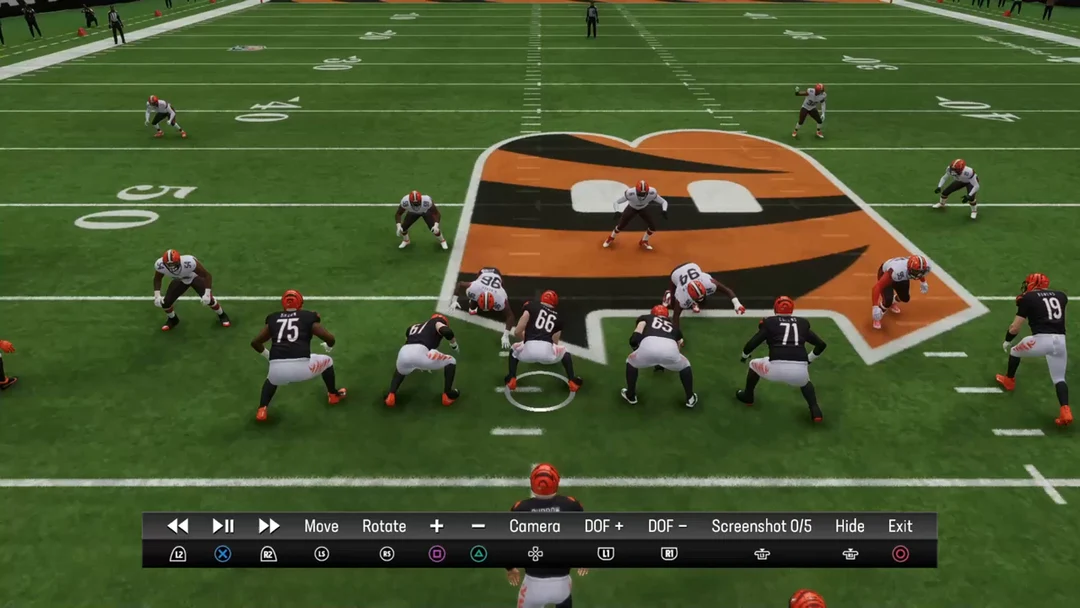Choose the Rotate option
The height and width of the screenshot is (608, 1080).
(384, 526)
